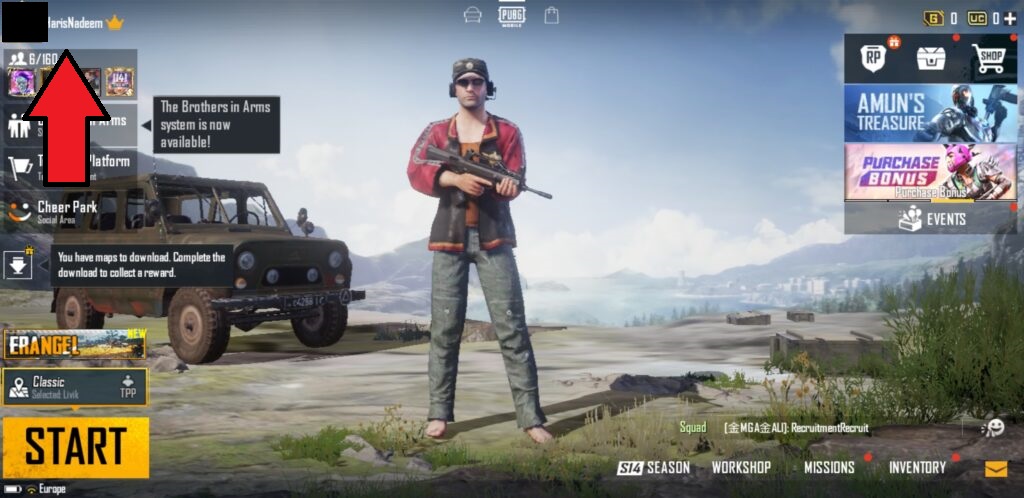The width and height of the screenshot is (1024, 498).
Task: Open the WORKSHOP menu
Action: [740, 467]
